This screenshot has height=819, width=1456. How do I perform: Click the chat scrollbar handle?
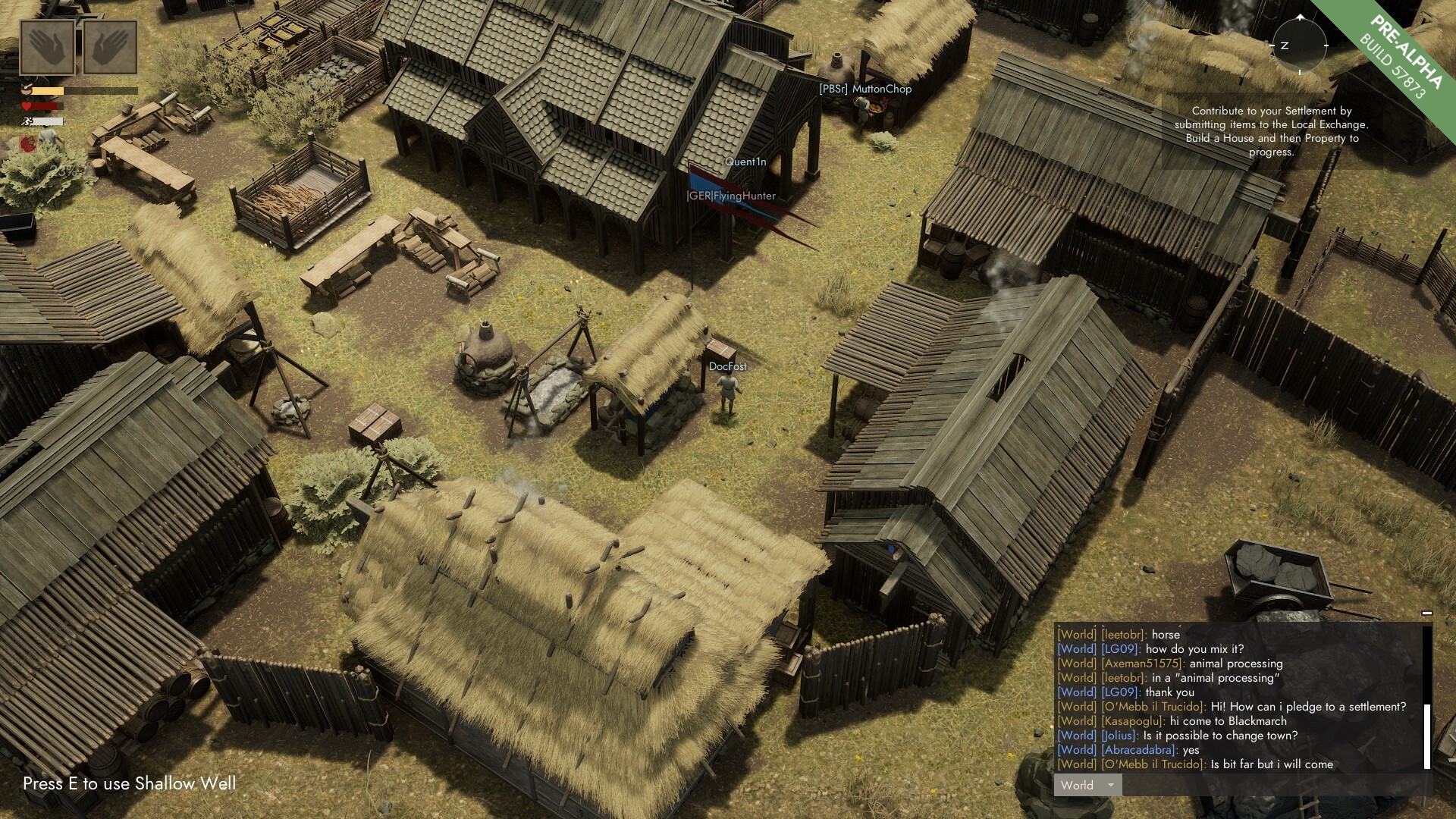pos(1426,736)
